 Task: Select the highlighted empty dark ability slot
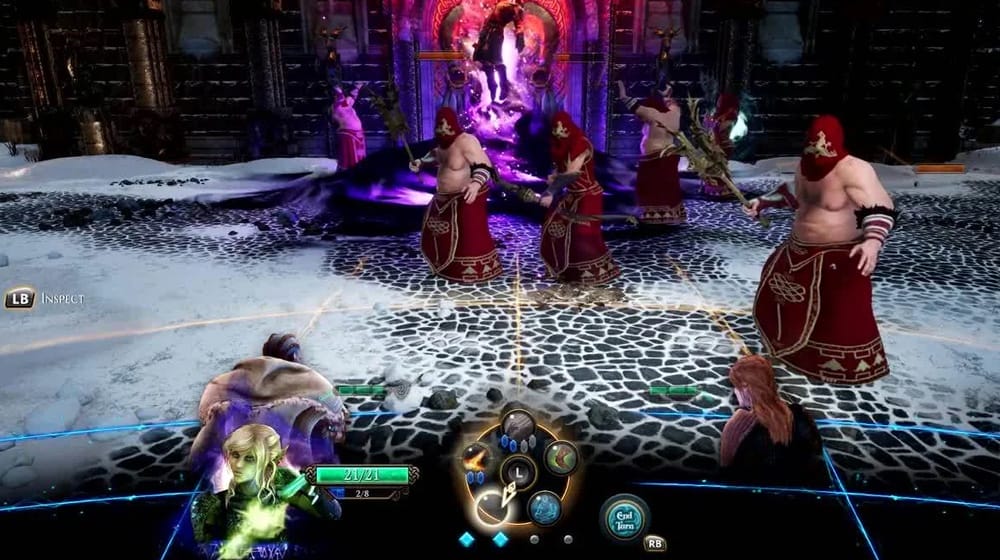coord(492,507)
